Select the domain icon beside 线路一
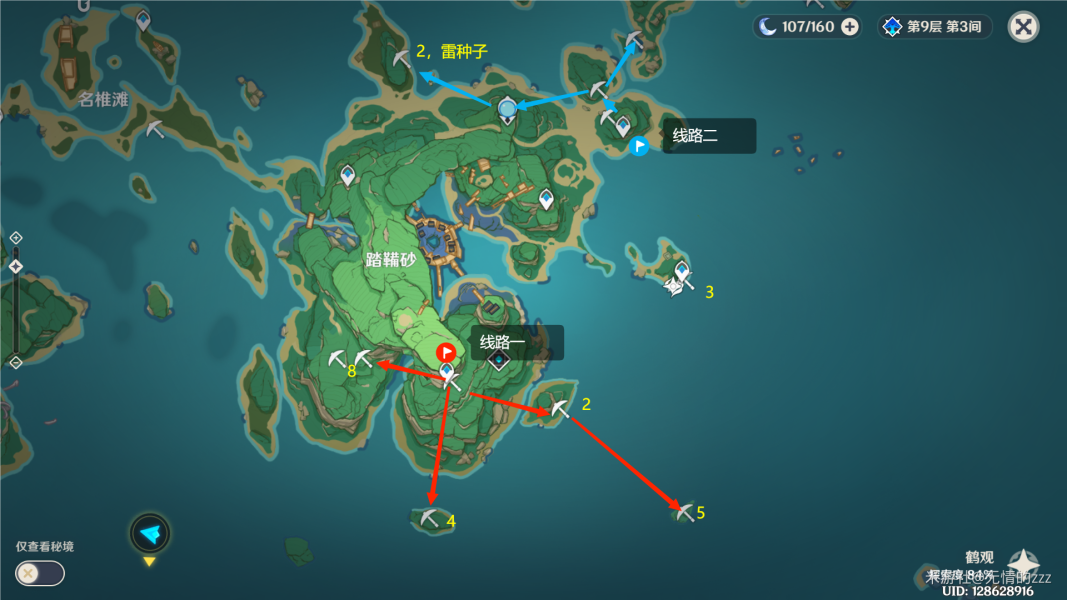The height and width of the screenshot is (600, 1067). tap(498, 360)
